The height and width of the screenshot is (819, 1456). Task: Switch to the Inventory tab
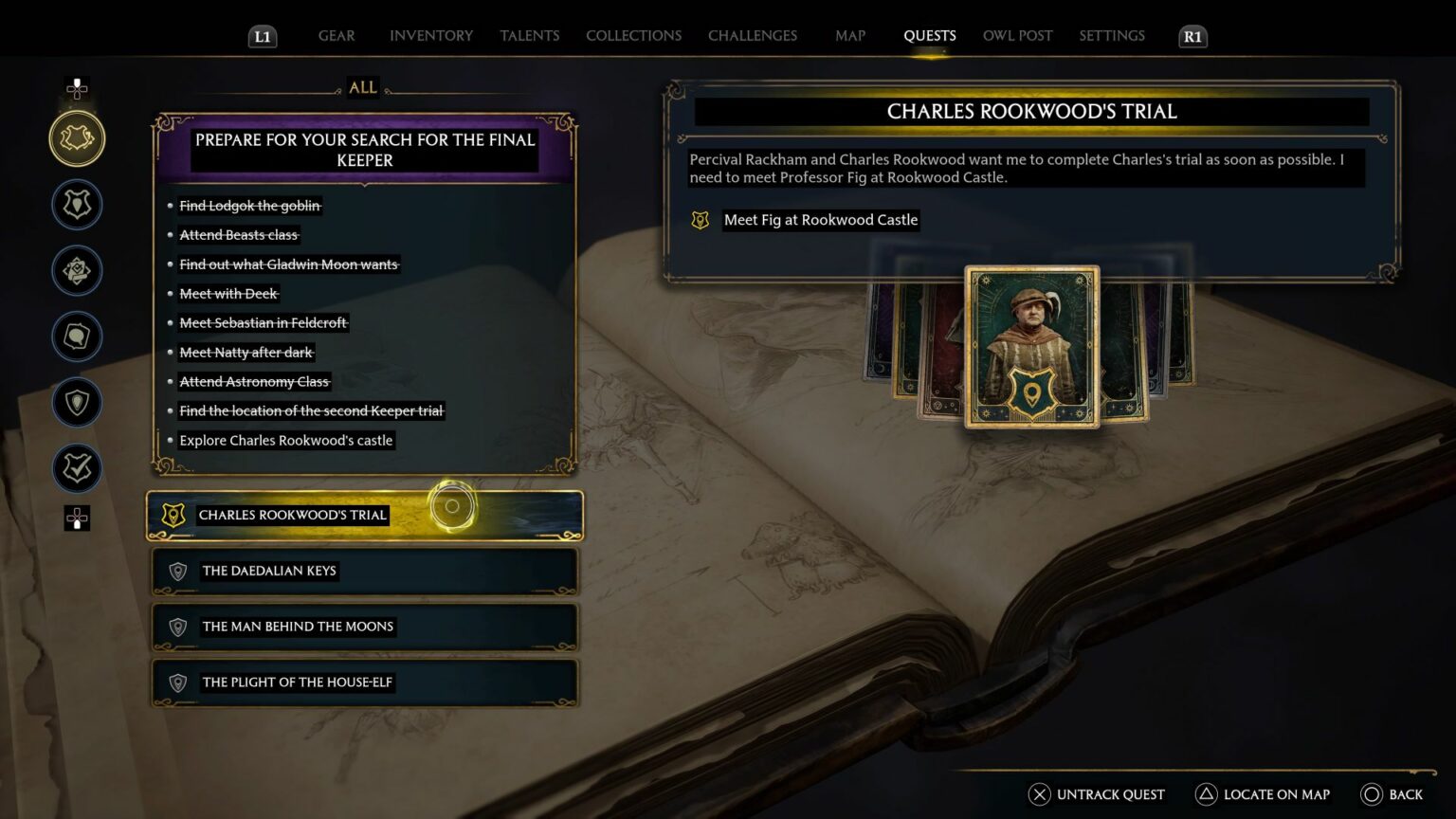[430, 35]
